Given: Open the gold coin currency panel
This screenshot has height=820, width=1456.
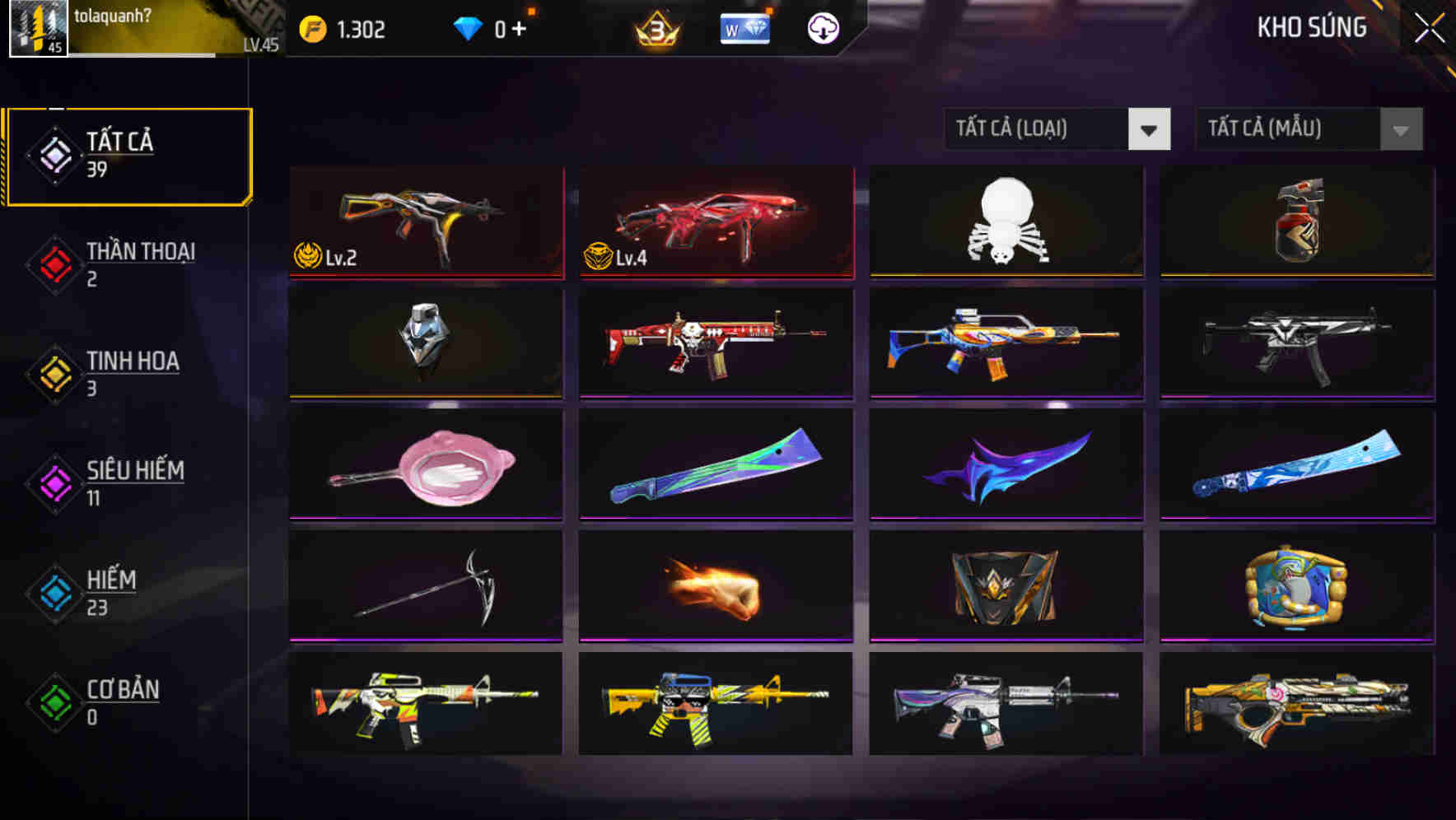Looking at the screenshot, I should (346, 27).
